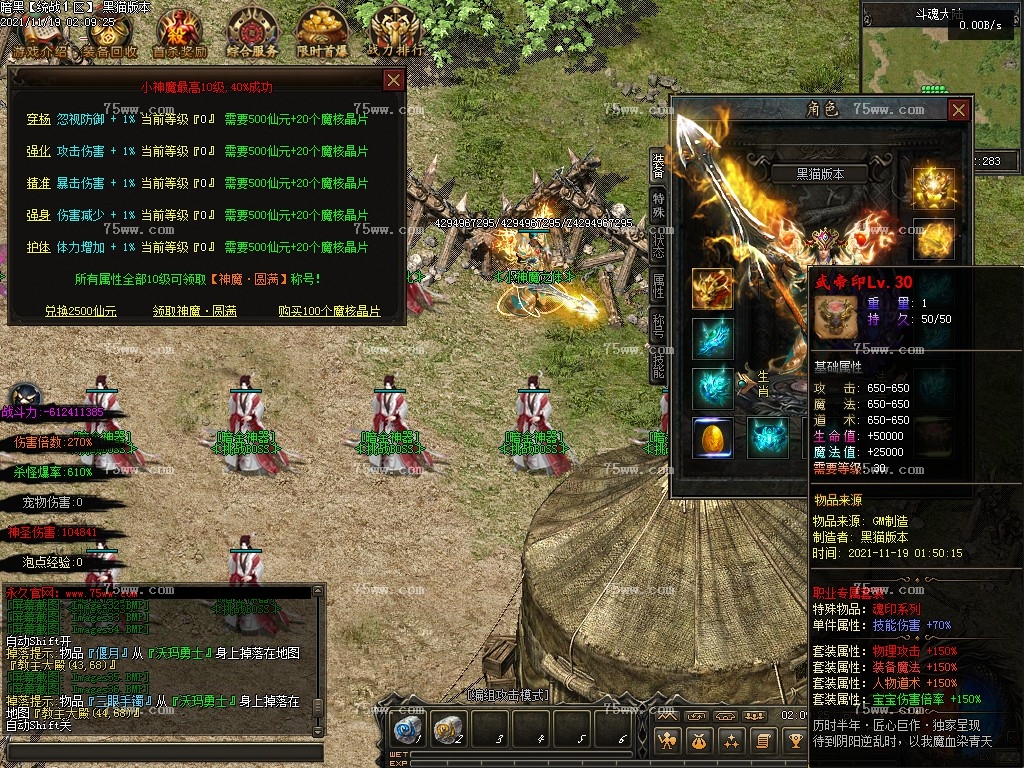Close the 角色 character panel
The height and width of the screenshot is (768, 1024).
pos(958,109)
